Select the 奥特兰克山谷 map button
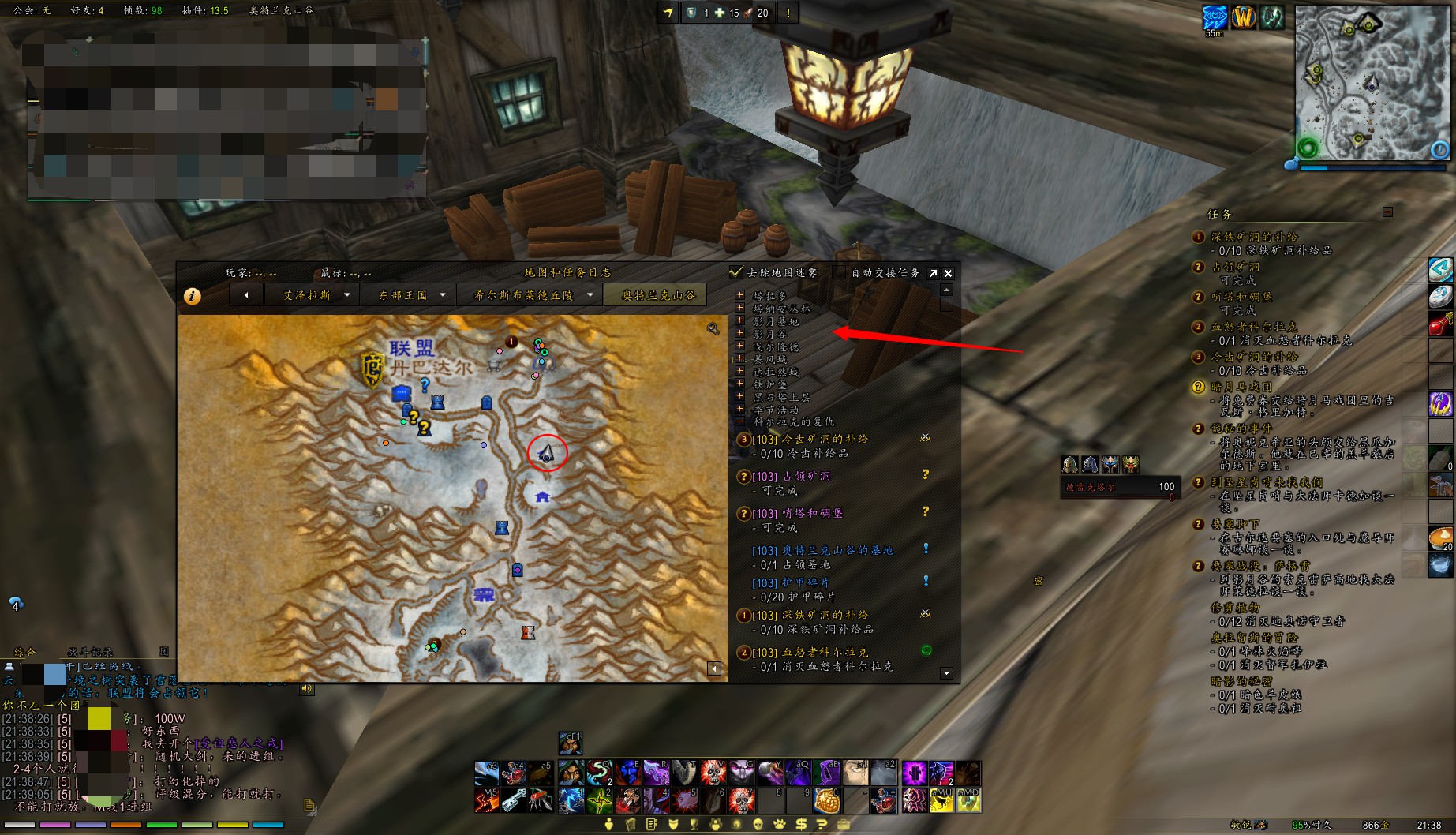The width and height of the screenshot is (1456, 835). (x=659, y=295)
